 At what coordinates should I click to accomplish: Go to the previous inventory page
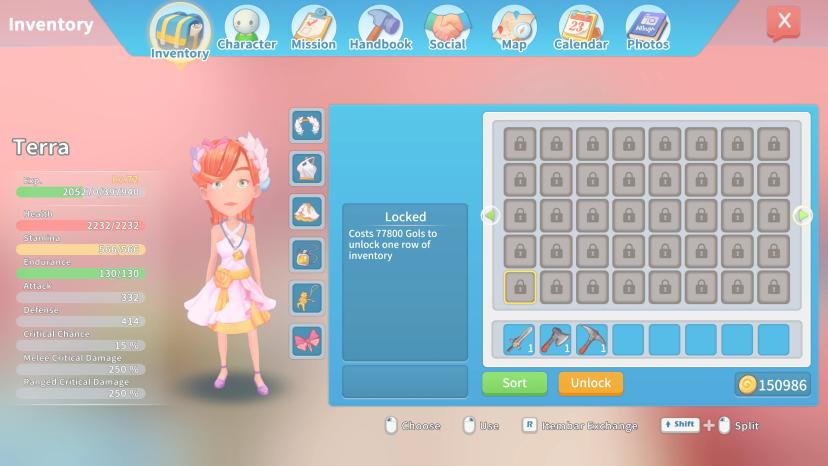[x=490, y=215]
